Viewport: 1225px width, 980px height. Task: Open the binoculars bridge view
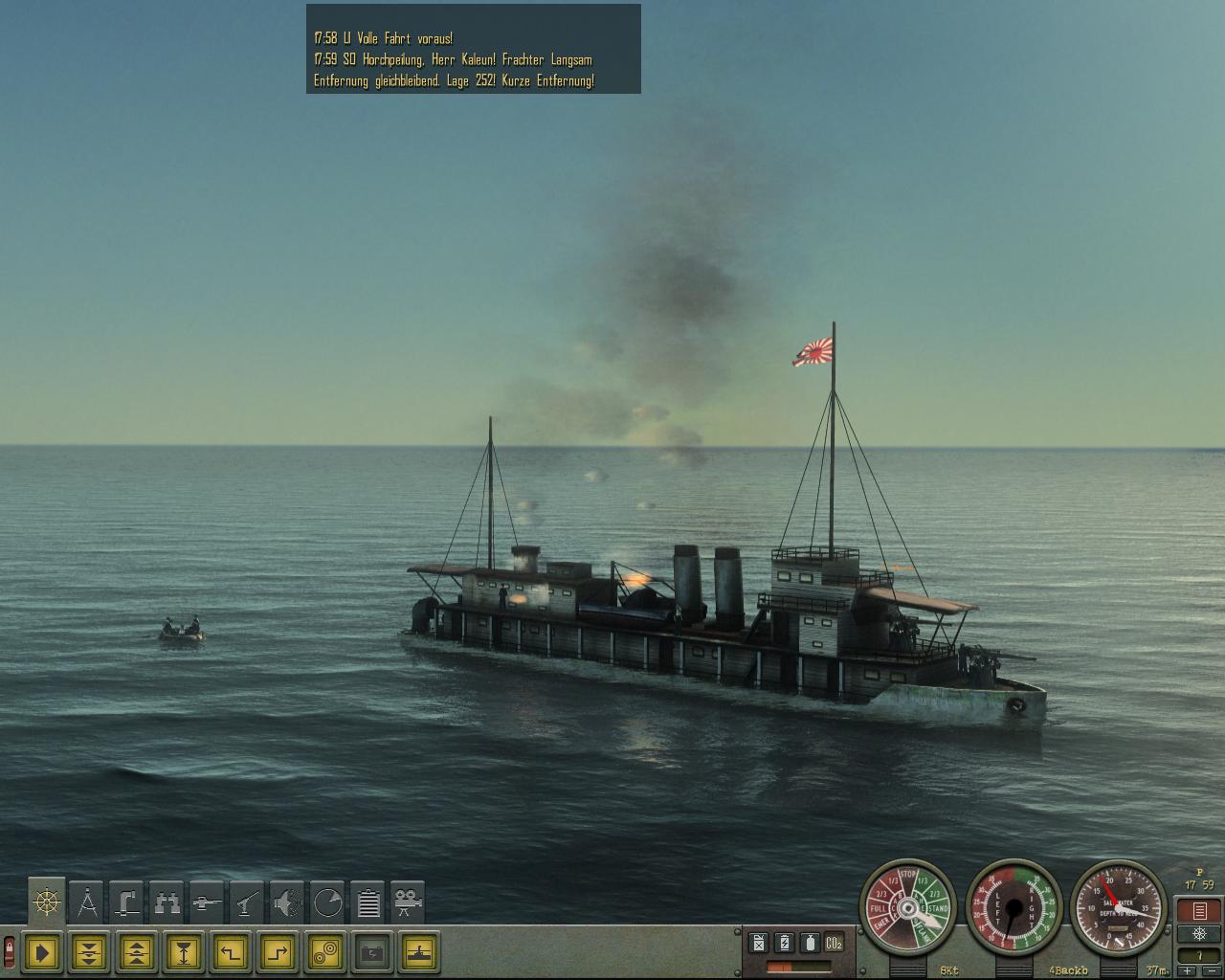point(167,902)
